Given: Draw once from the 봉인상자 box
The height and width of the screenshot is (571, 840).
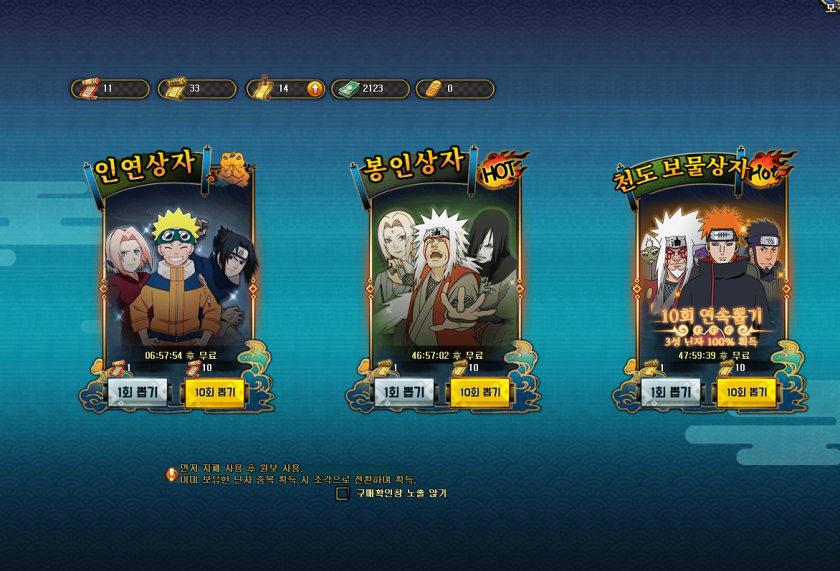Looking at the screenshot, I should click(403, 392).
